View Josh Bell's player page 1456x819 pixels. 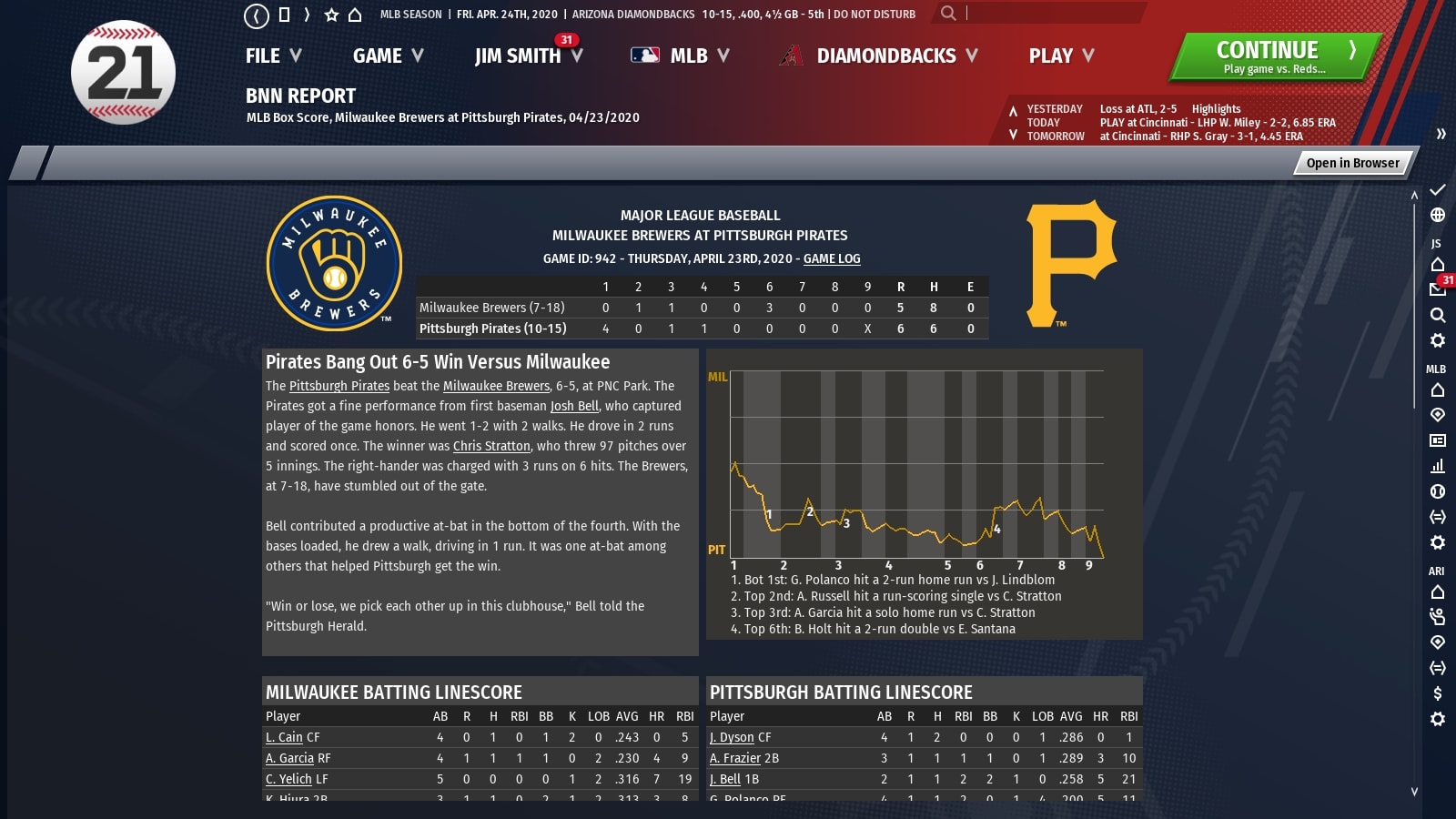click(x=574, y=406)
